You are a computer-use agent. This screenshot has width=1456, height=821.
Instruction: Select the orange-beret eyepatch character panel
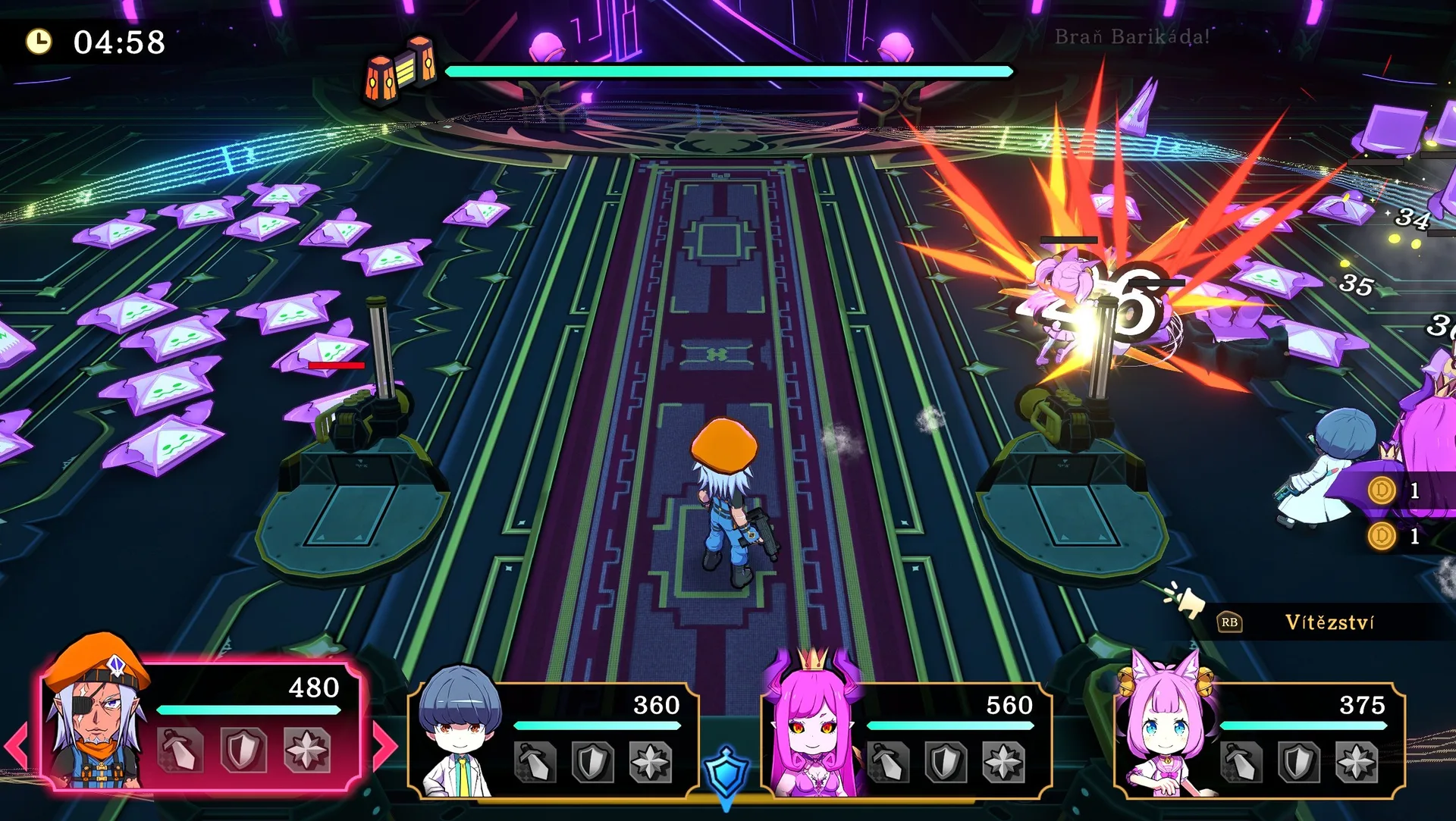(201, 724)
